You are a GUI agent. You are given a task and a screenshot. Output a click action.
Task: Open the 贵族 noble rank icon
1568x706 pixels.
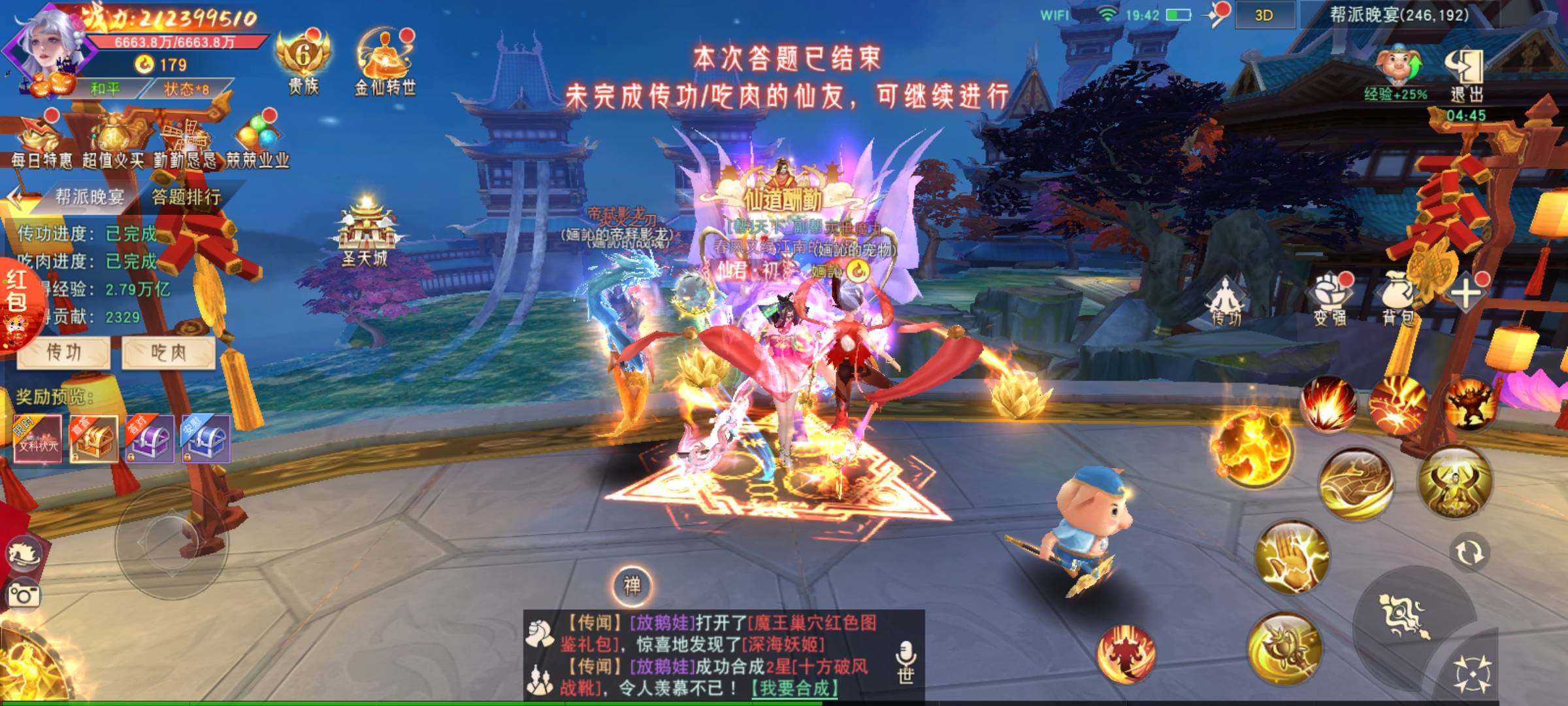pos(303,62)
